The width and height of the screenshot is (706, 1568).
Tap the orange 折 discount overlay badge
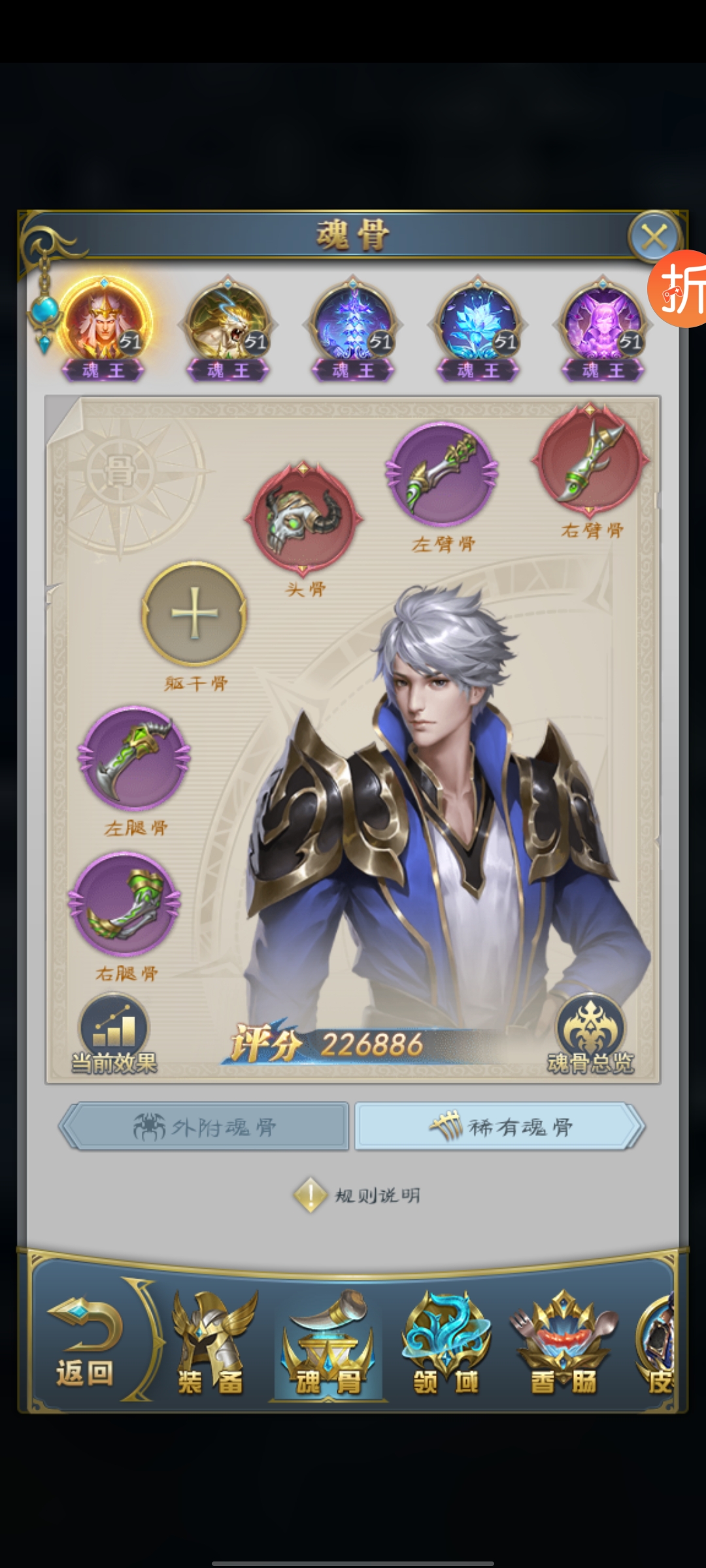[x=680, y=289]
